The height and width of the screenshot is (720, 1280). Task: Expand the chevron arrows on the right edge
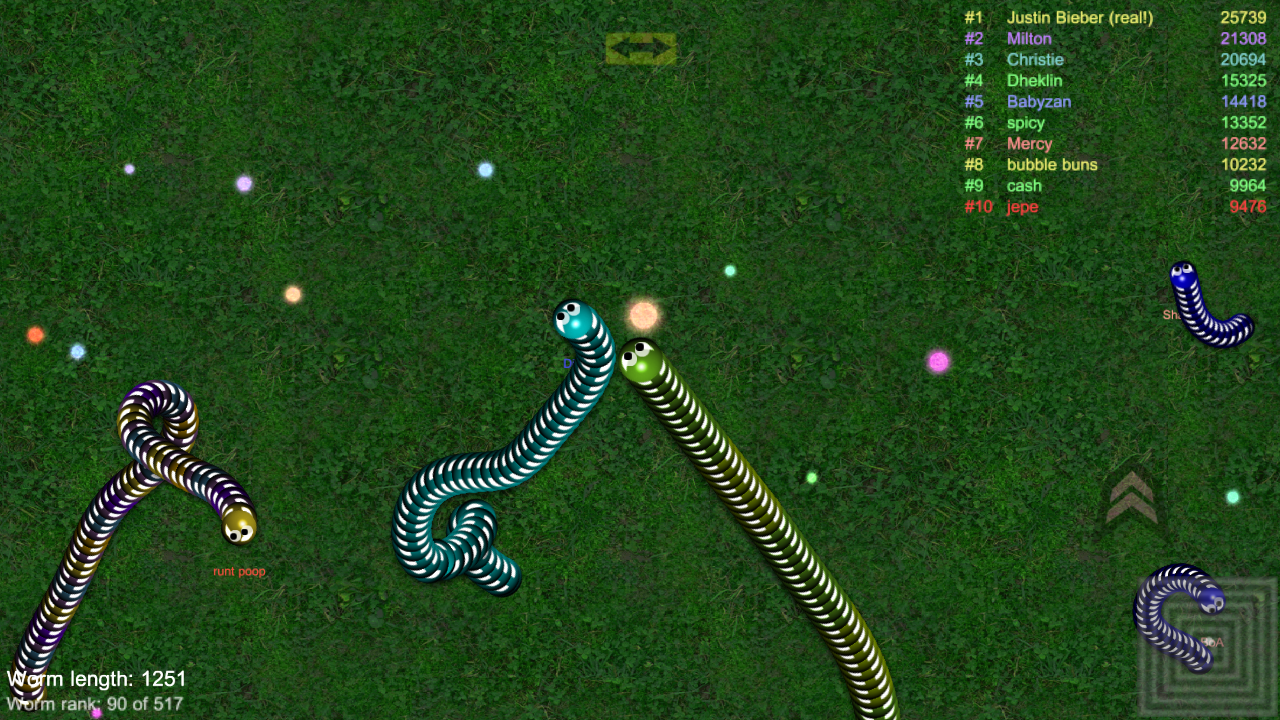click(x=1132, y=496)
